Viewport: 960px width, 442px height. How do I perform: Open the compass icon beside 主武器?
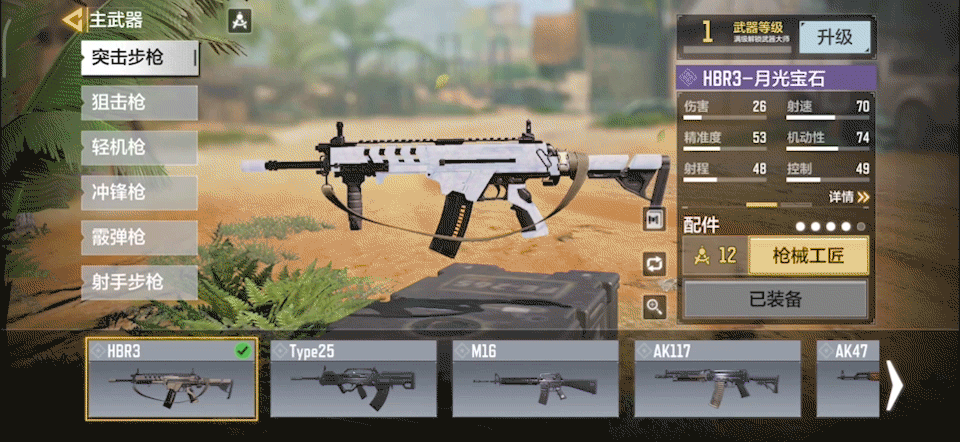[239, 20]
